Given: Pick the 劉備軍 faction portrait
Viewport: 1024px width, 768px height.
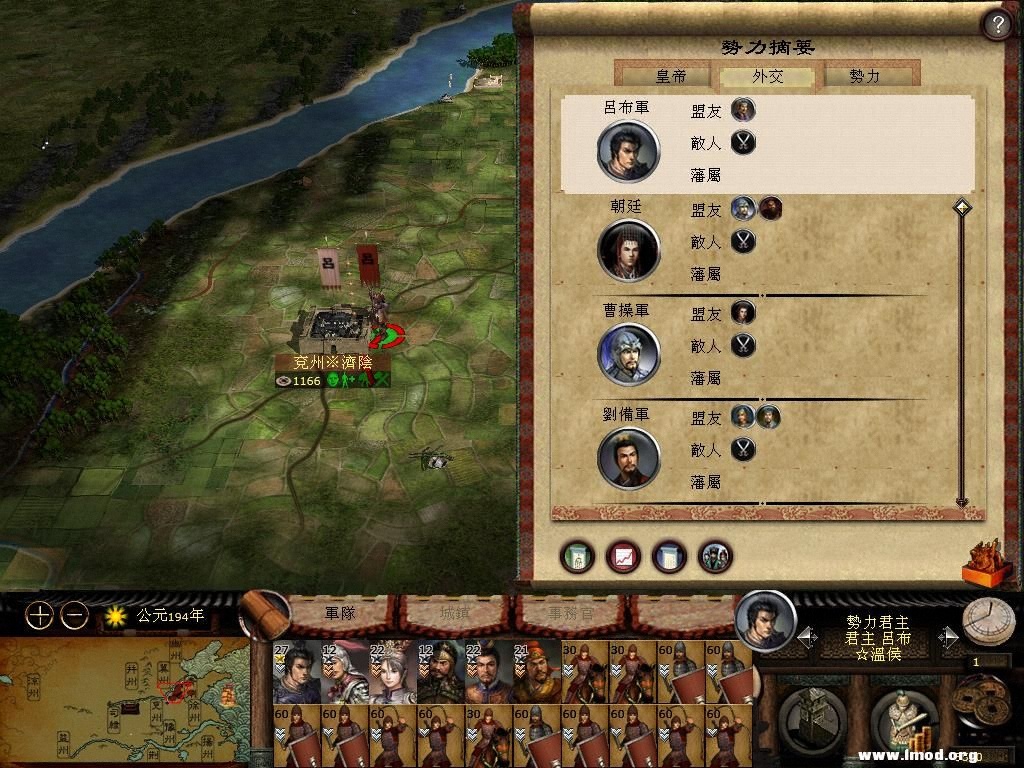Looking at the screenshot, I should (629, 458).
